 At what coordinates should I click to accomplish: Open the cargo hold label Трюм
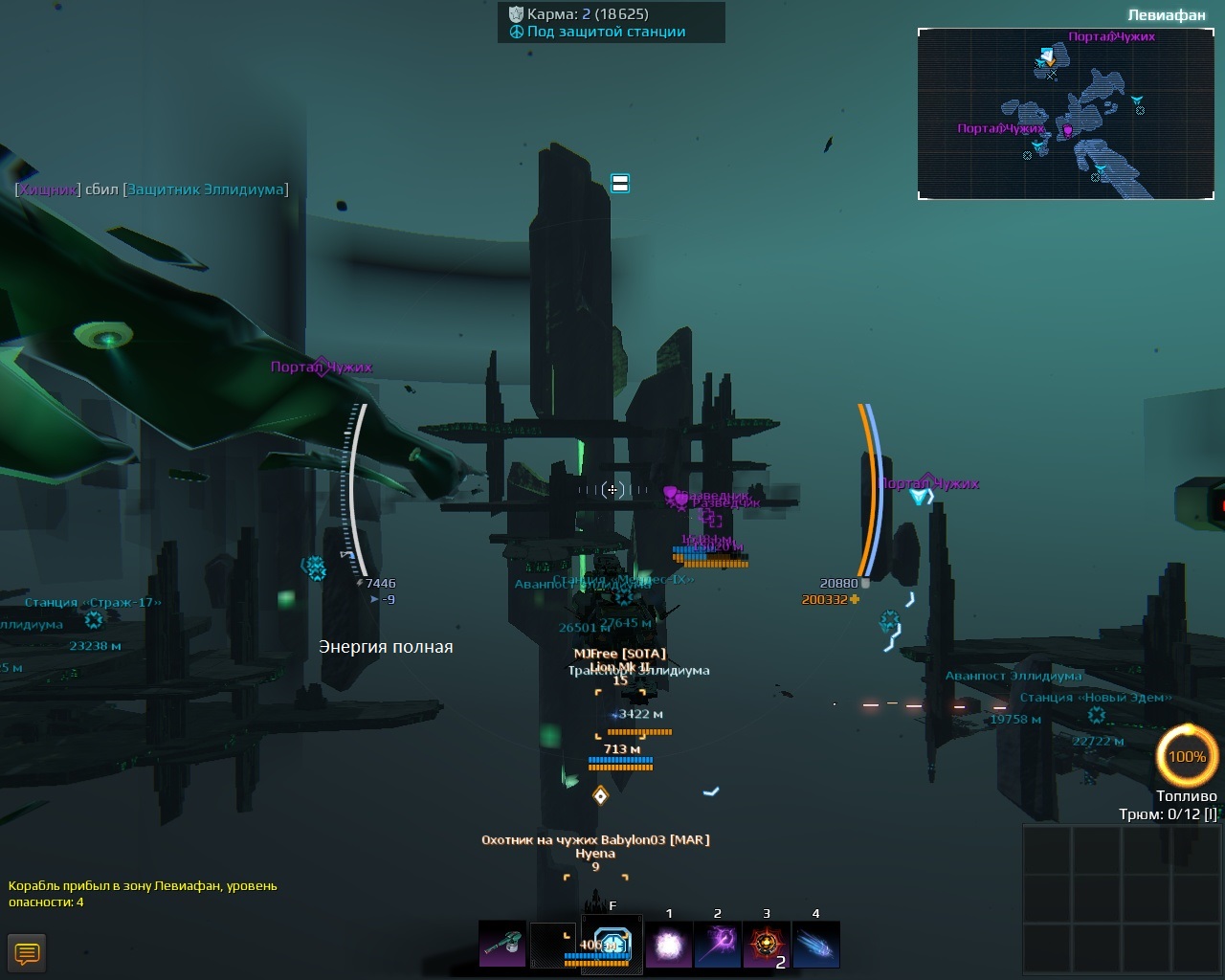pos(1168,813)
